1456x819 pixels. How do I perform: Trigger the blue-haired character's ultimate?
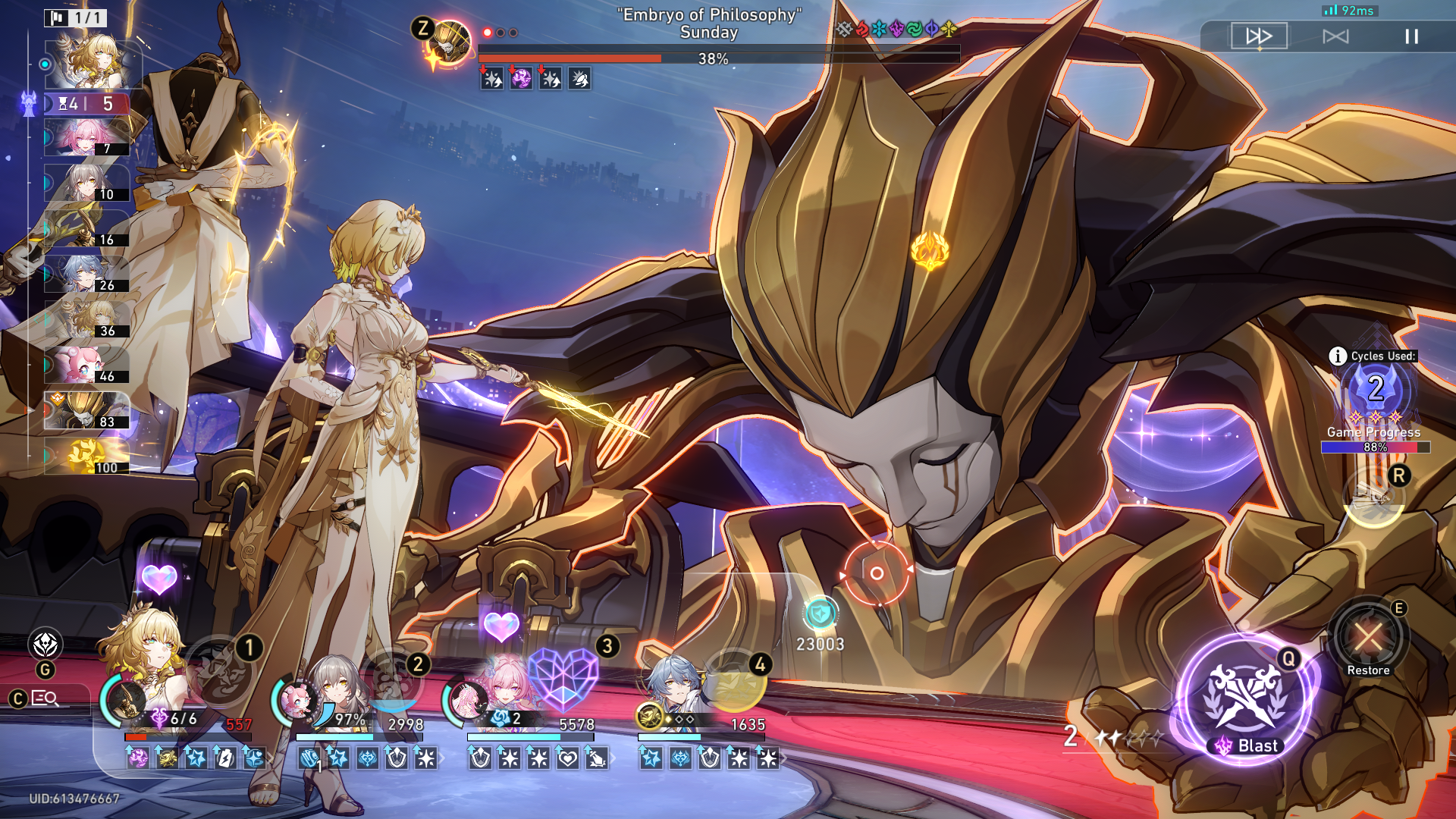pos(734,681)
